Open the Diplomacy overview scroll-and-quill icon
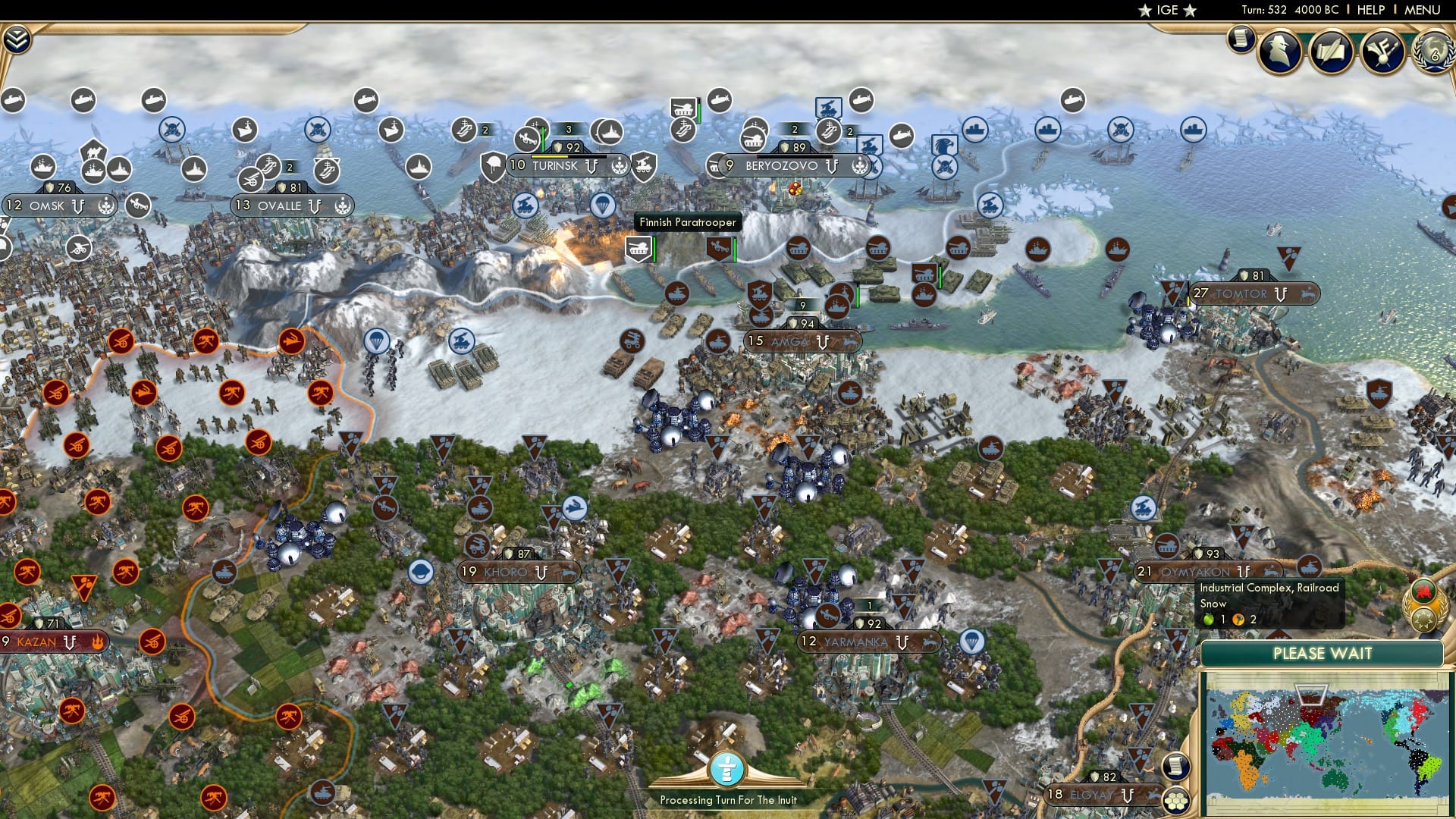The width and height of the screenshot is (1456, 819). point(1329,52)
